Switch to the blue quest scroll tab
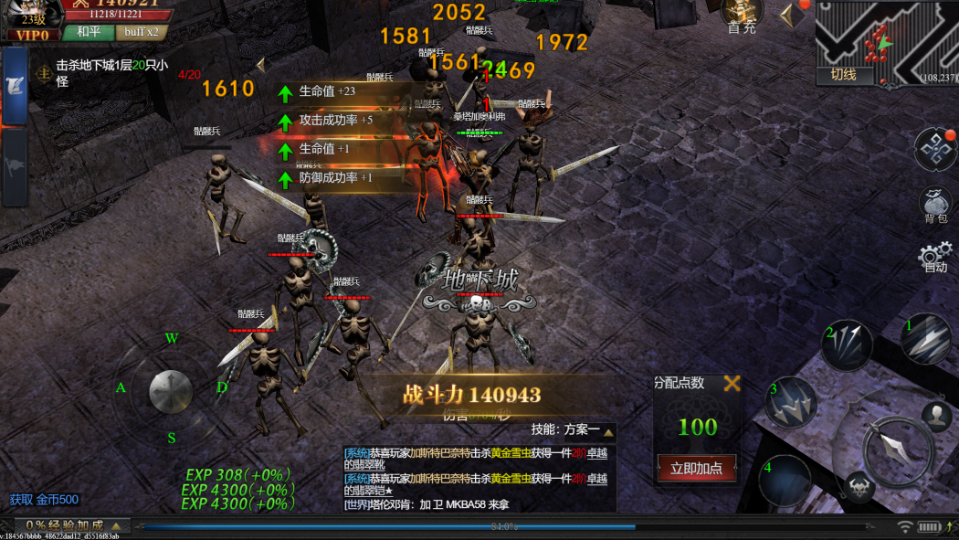Image resolution: width=959 pixels, height=540 pixels. tap(15, 86)
